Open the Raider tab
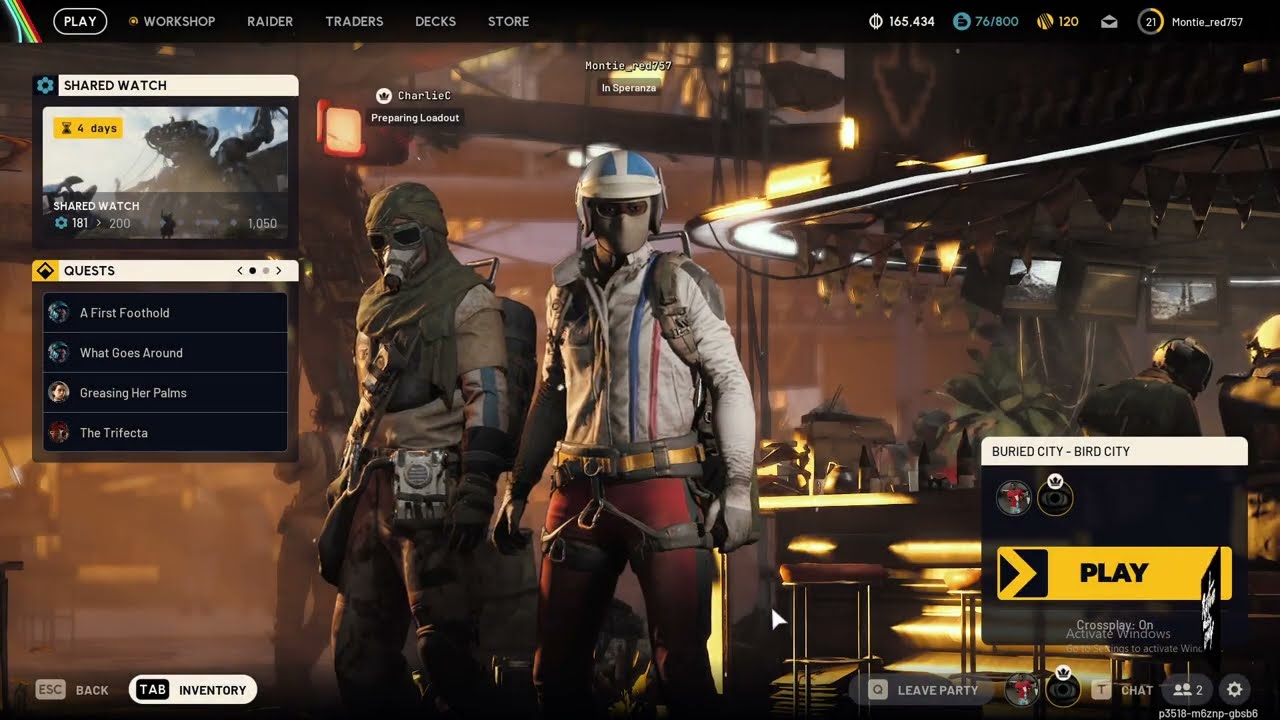 (x=270, y=21)
